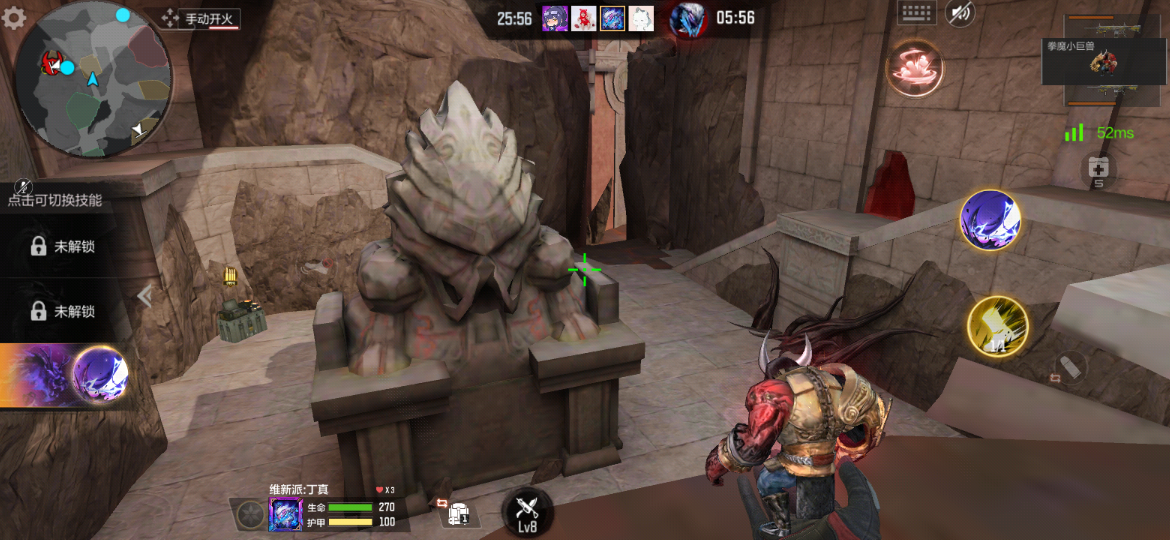This screenshot has width=1170, height=540.
Task: Tap the bullet weapon swap button
Action: click(x=1068, y=367)
